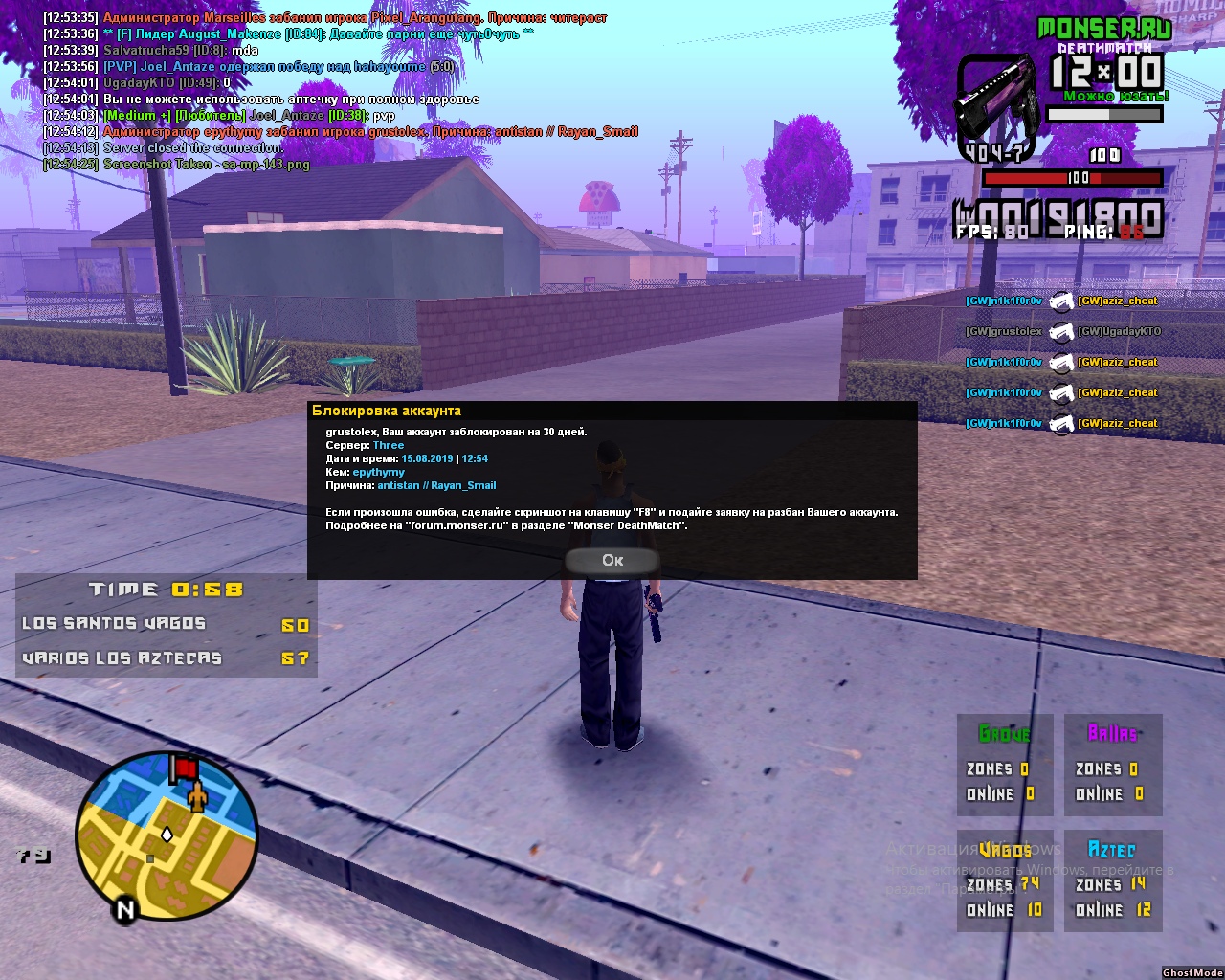
Task: Click the player arrow marker on the minimap
Action: click(168, 835)
